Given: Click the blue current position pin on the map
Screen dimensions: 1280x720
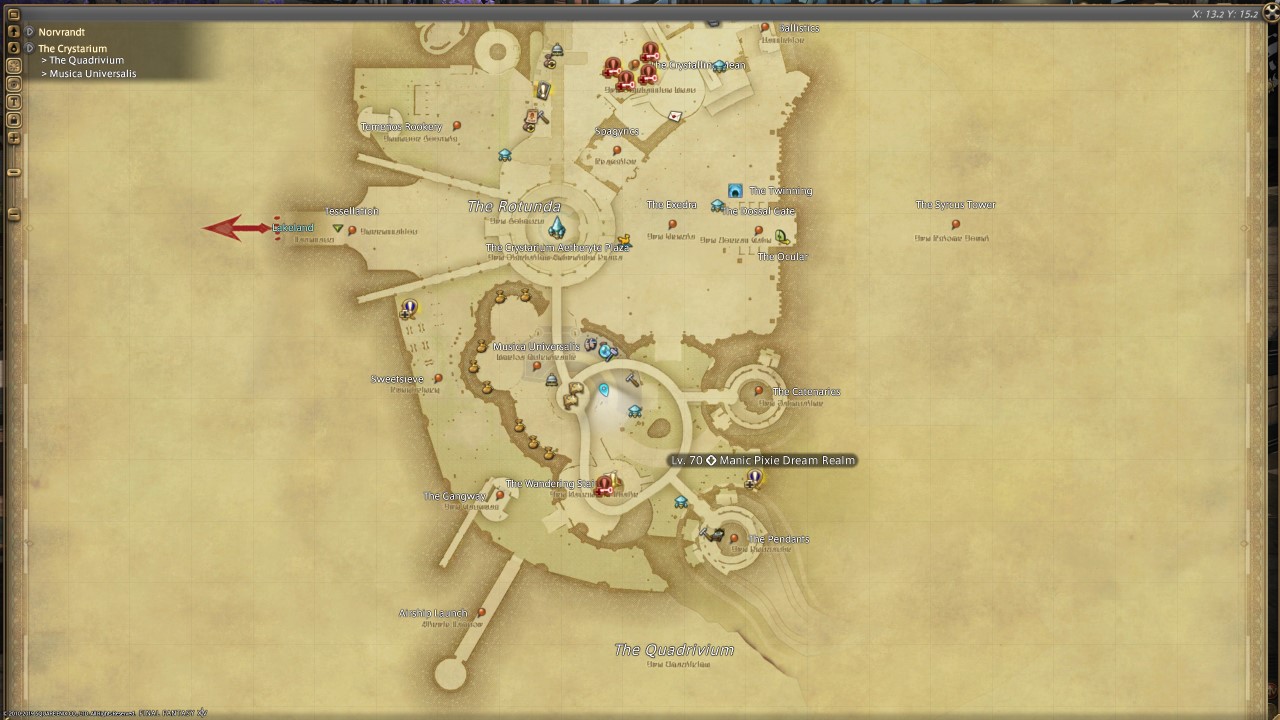Looking at the screenshot, I should (x=604, y=390).
